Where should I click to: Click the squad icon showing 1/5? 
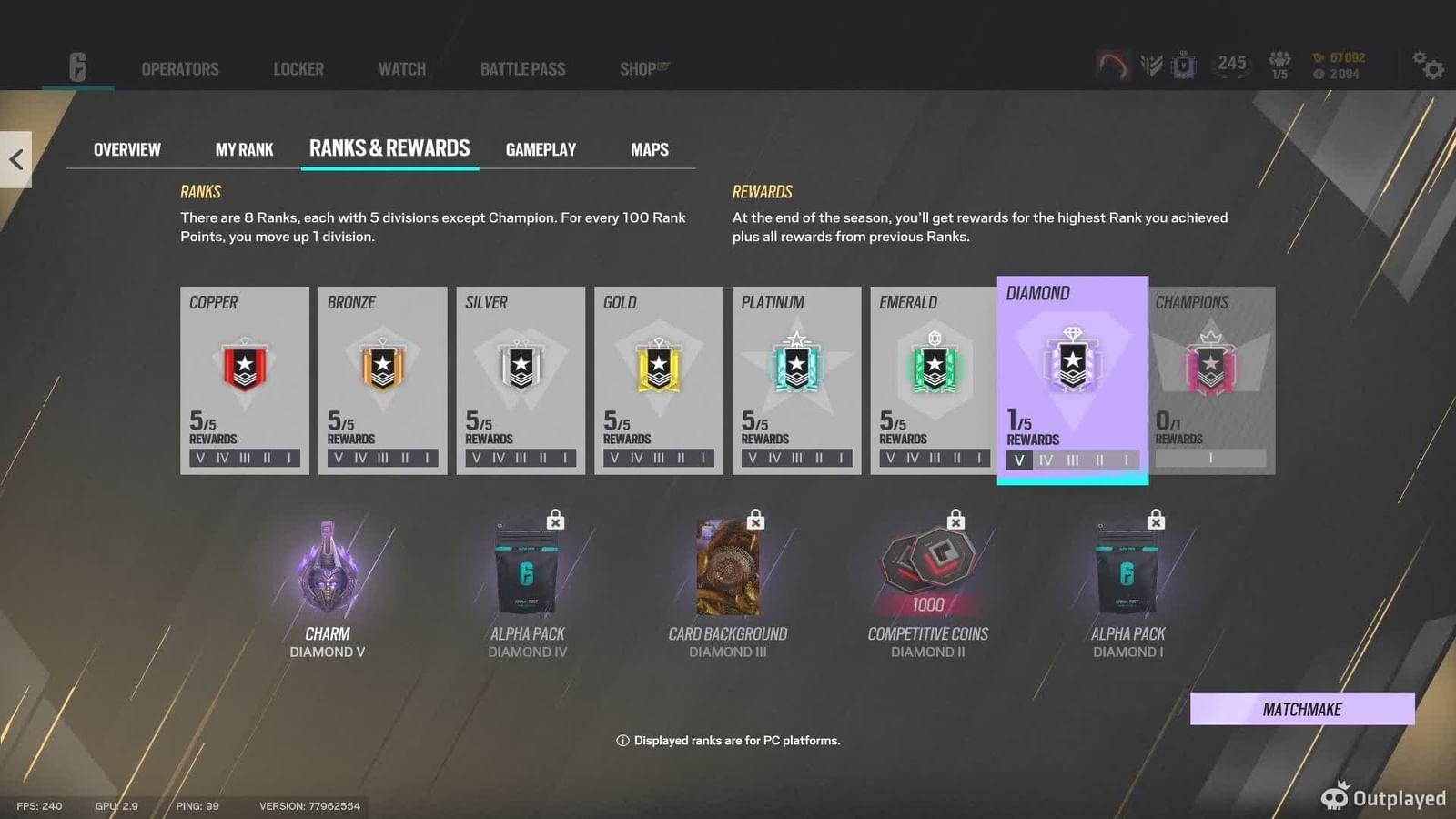[x=1281, y=64]
